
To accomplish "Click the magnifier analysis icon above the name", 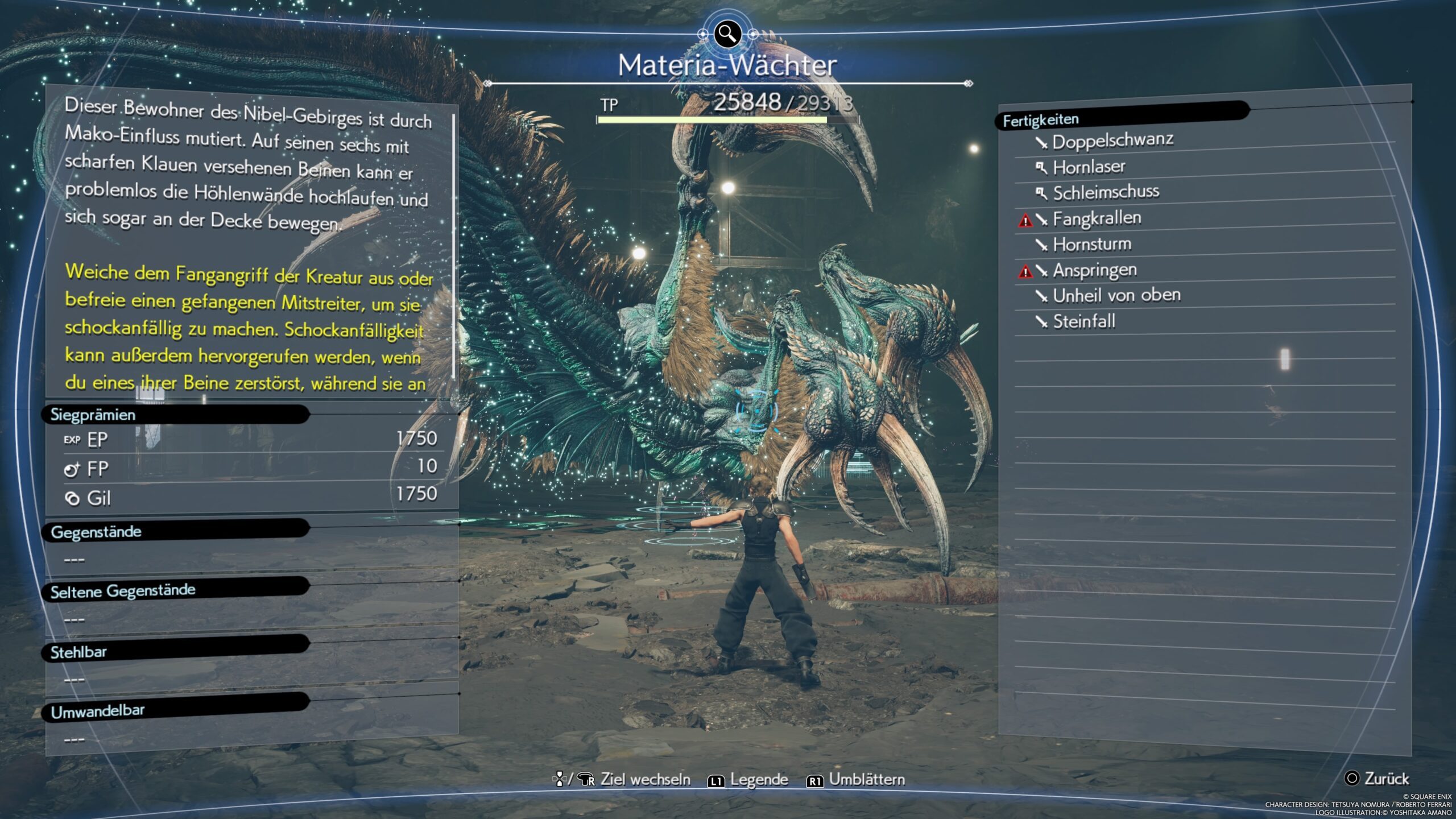I will pyautogui.click(x=727, y=34).
